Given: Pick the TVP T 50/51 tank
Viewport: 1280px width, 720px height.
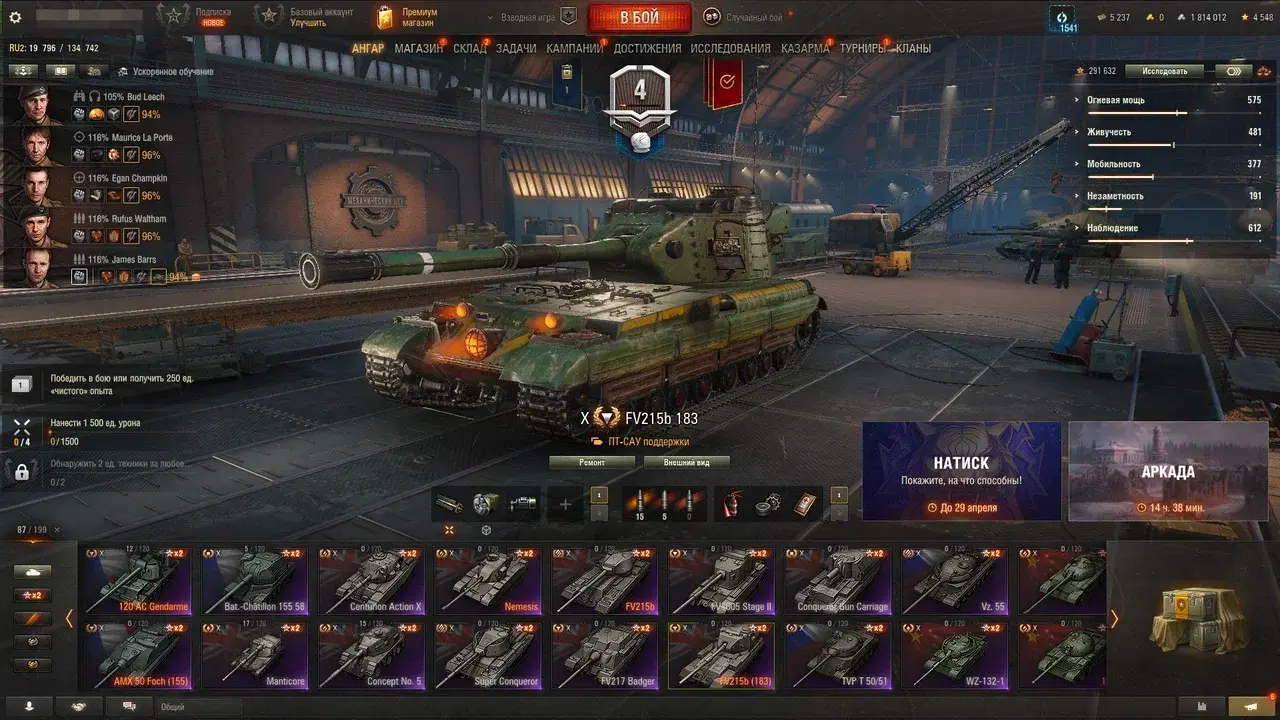Looking at the screenshot, I should [836, 655].
